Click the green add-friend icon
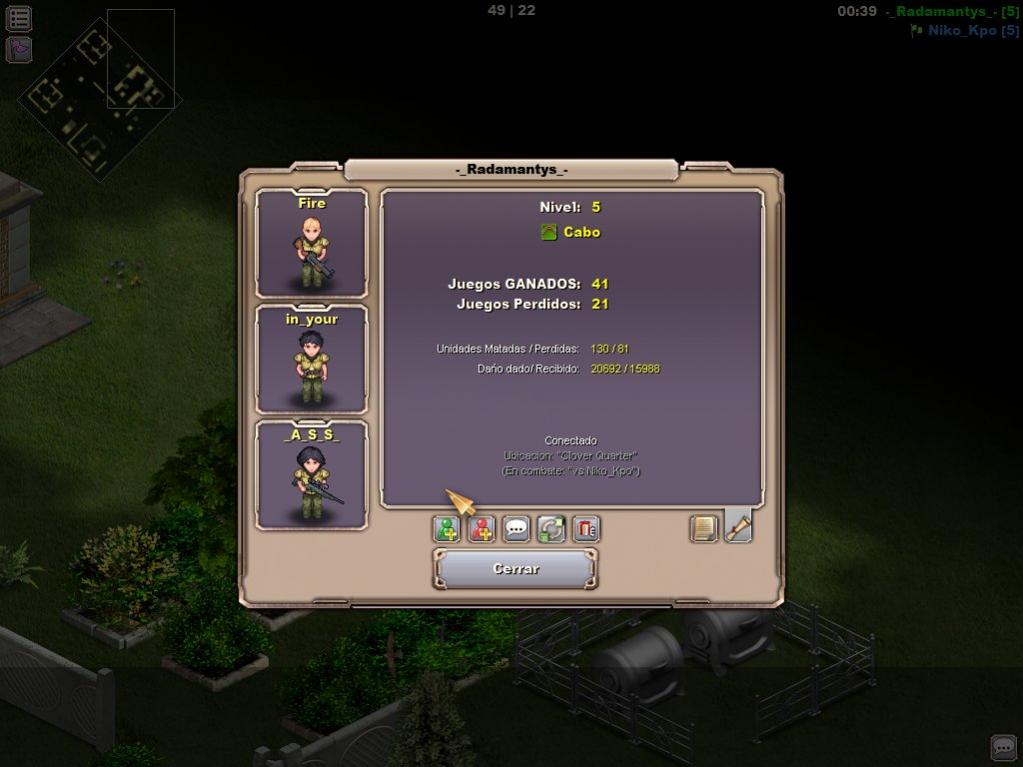 (446, 529)
